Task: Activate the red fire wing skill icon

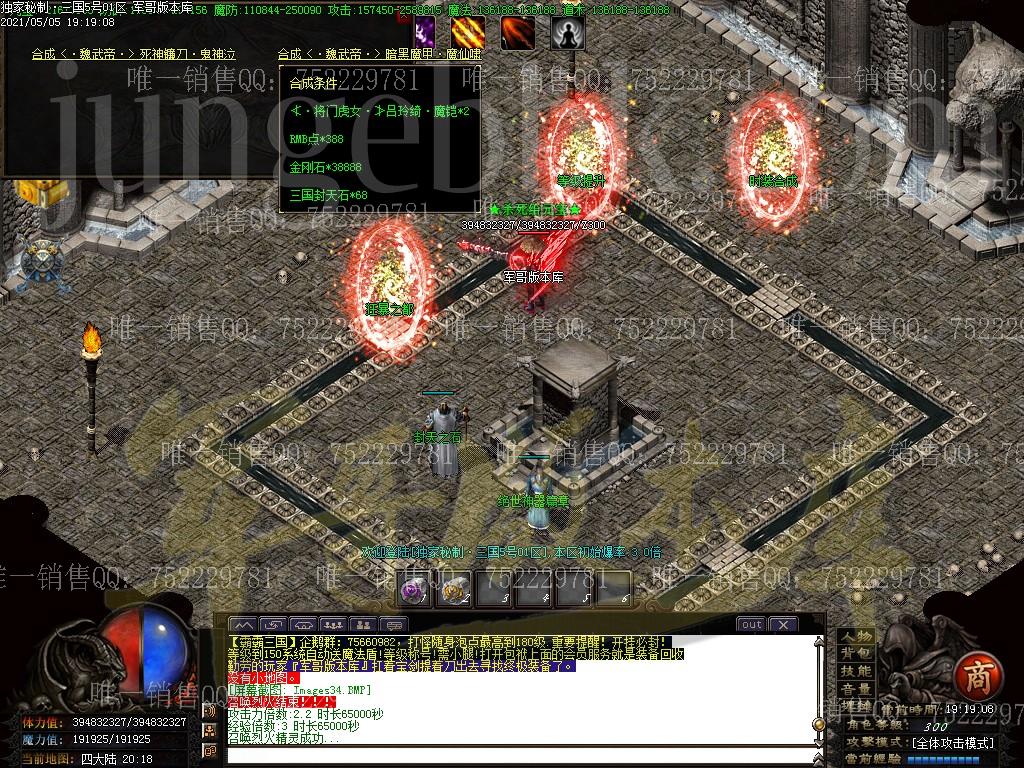Action: [x=517, y=32]
